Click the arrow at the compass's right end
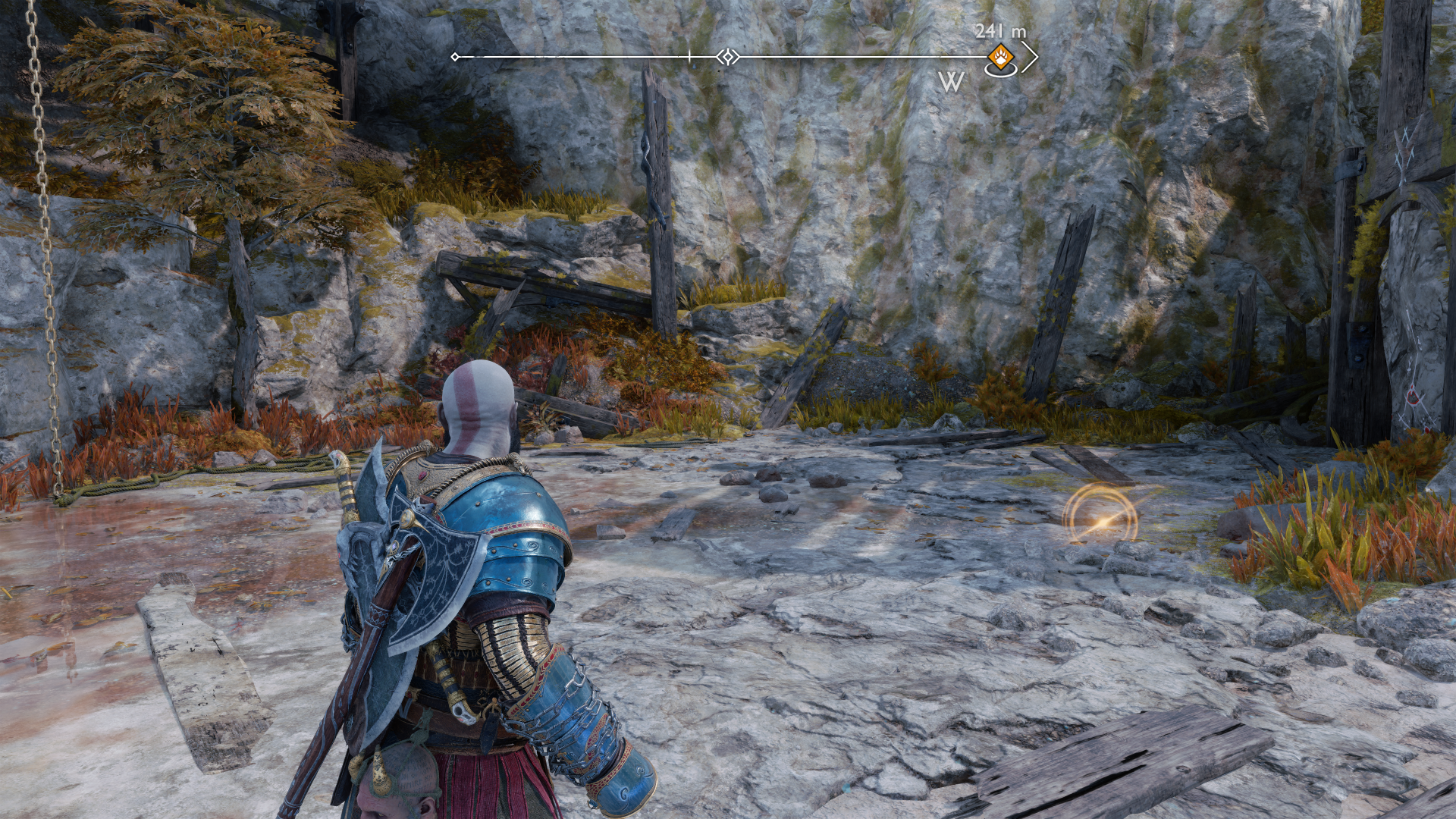This screenshot has height=819, width=1456. pos(1029,57)
